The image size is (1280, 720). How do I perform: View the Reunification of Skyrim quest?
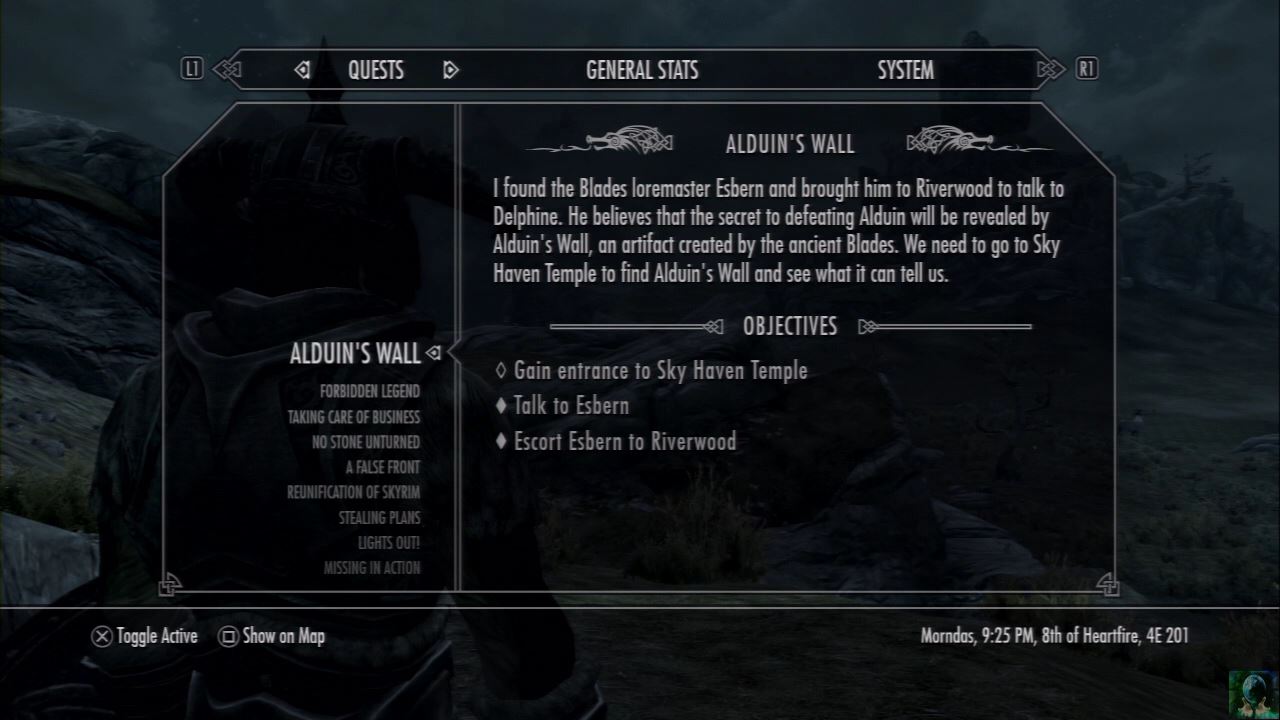coord(353,492)
